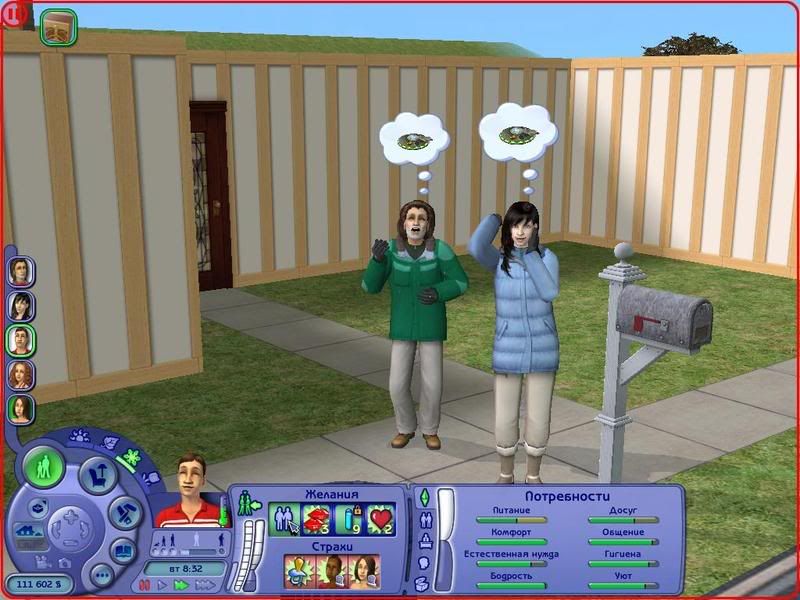The image size is (800, 600).
Task: Open the relationships panel tab with two figures
Action: [x=423, y=519]
